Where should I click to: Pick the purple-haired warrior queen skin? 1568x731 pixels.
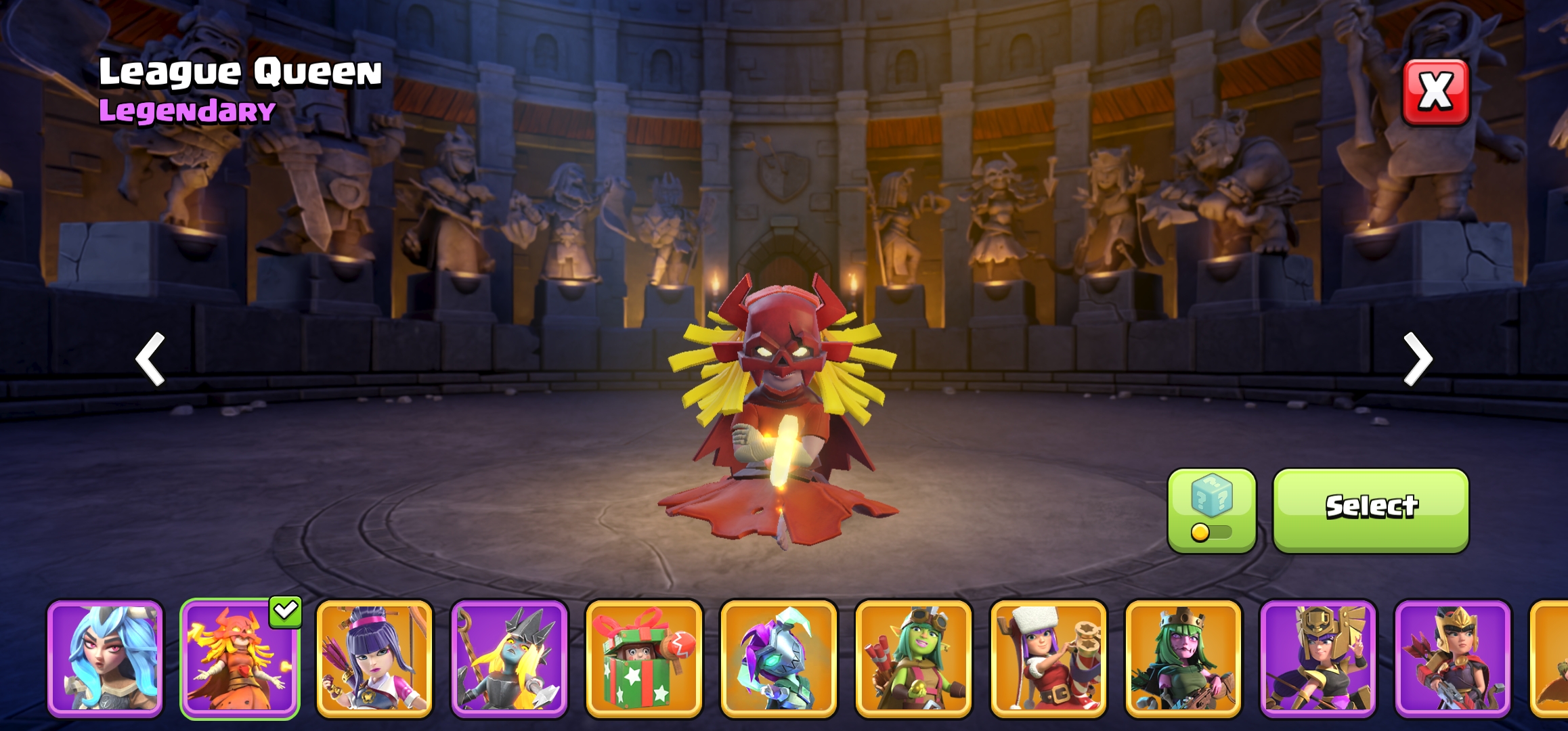coord(374,658)
